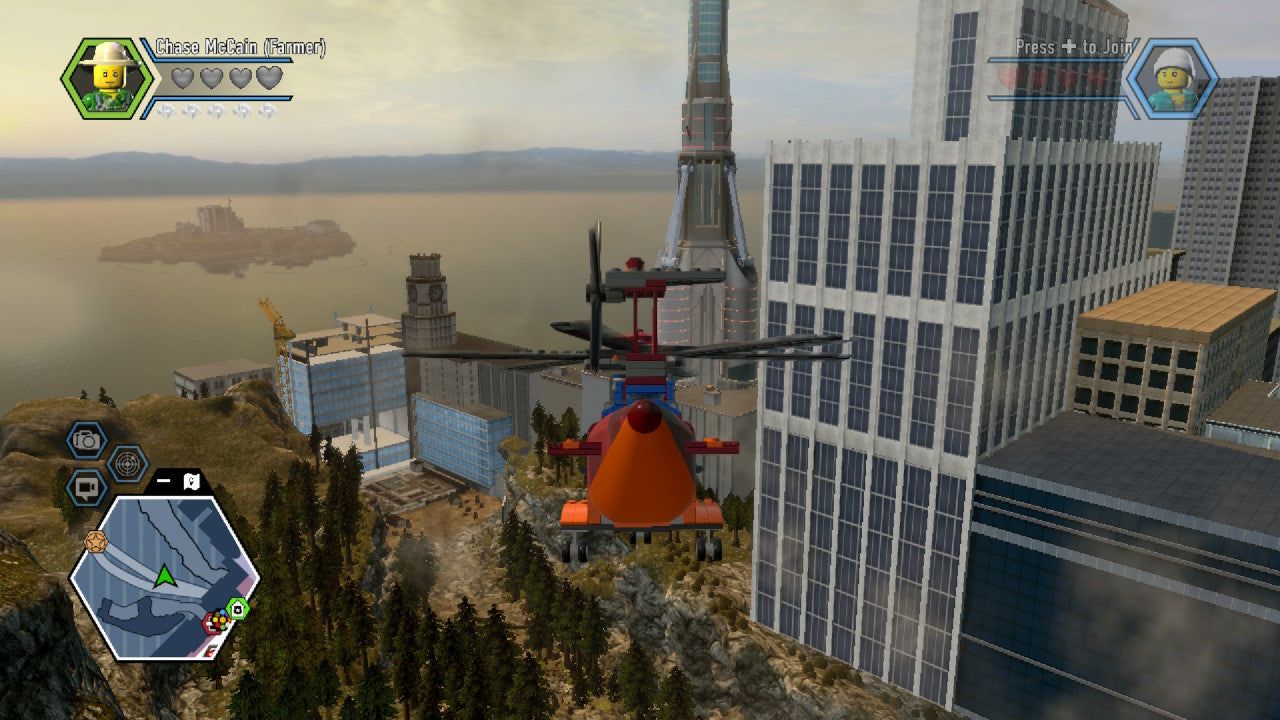Viewport: 1280px width, 720px height.
Task: Collapse the camera icon cluster beside minimap
Action: point(164,480)
